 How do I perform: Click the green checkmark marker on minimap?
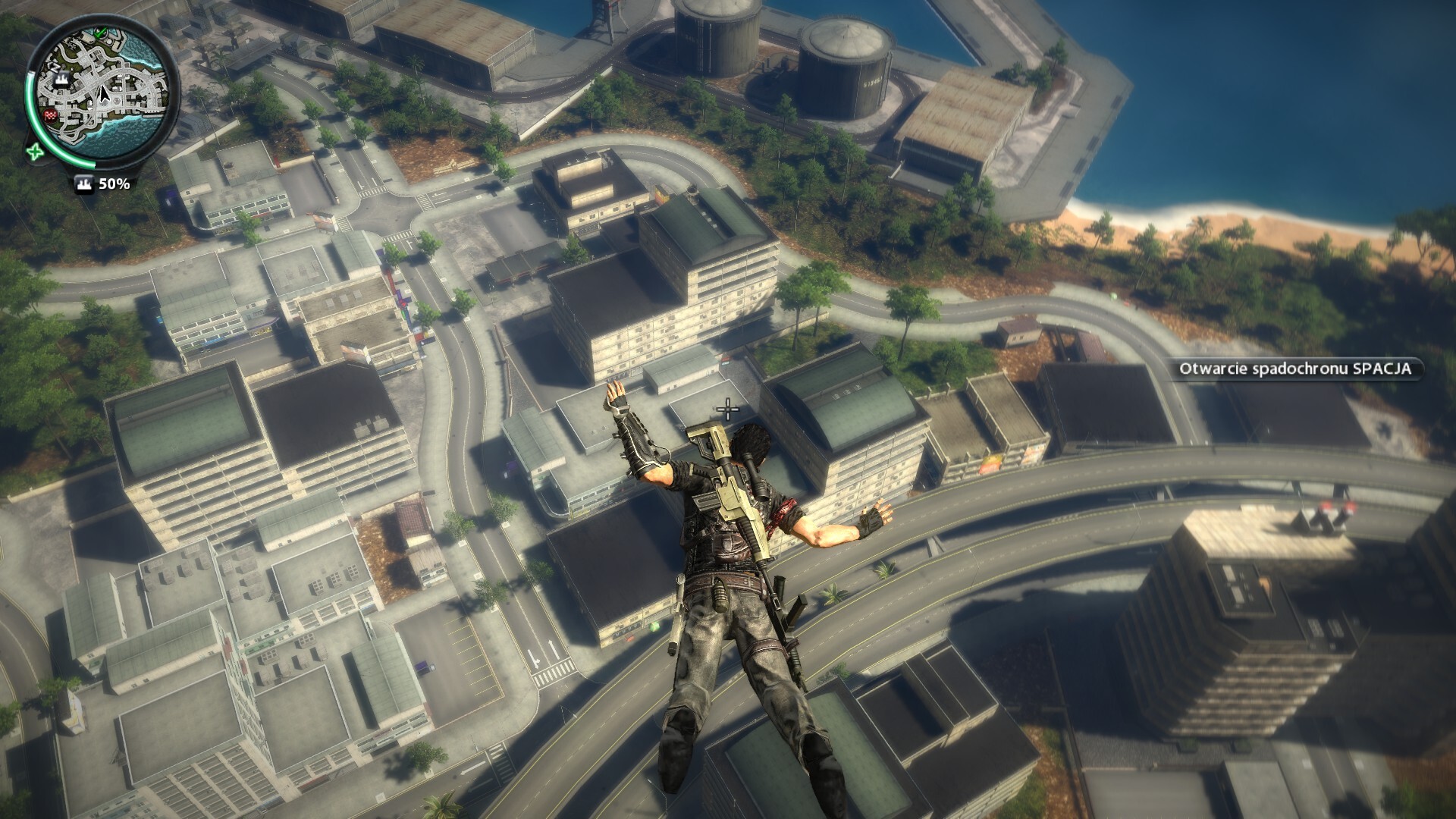point(101,33)
